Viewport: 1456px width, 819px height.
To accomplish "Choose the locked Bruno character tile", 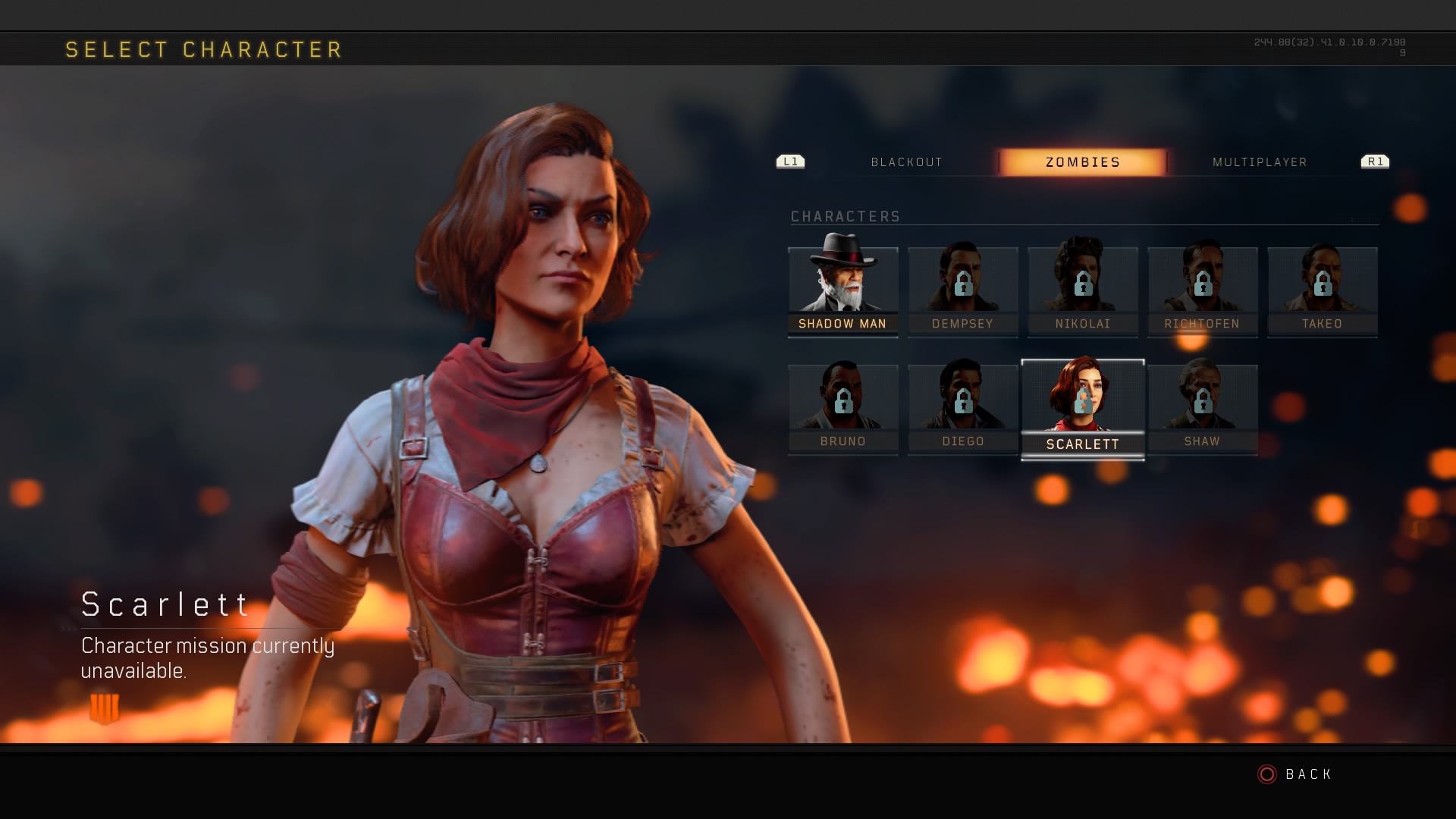I will coord(843,409).
